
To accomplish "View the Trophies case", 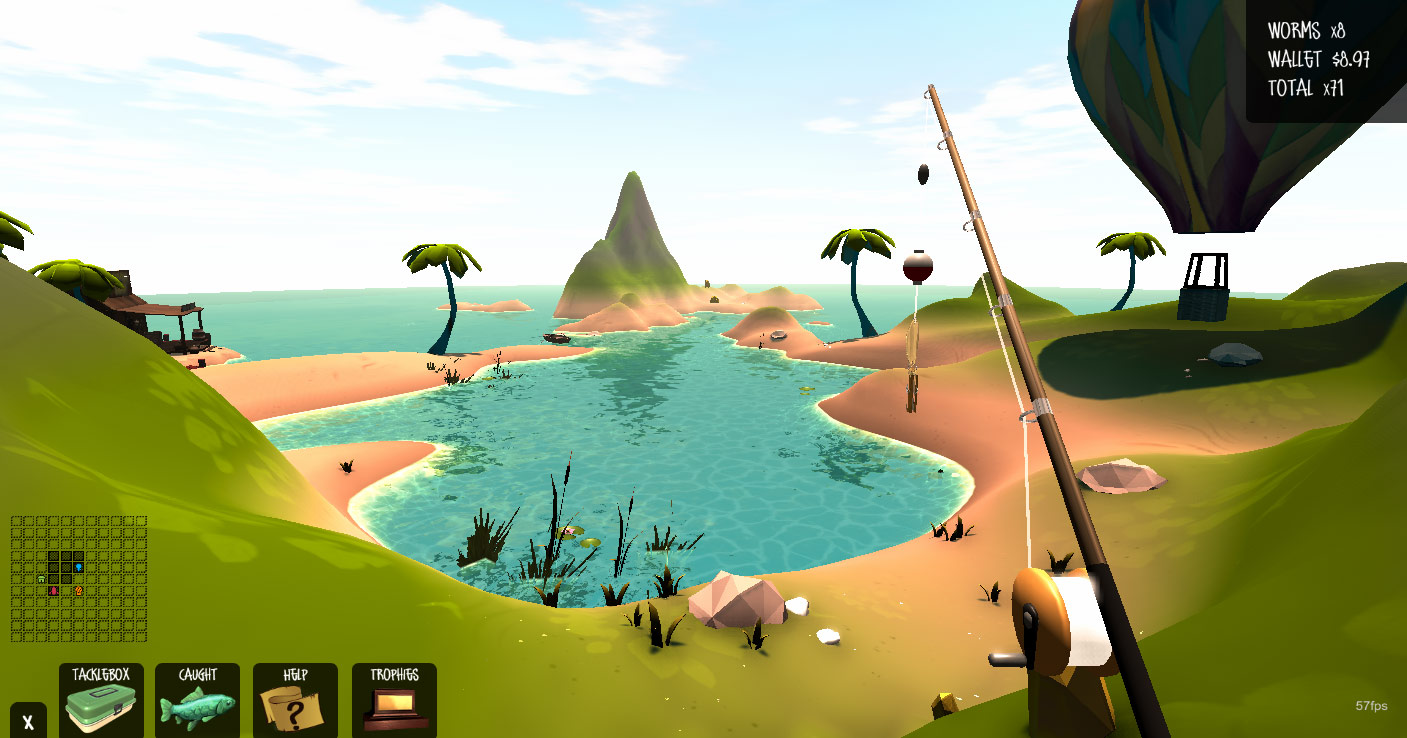I will (x=394, y=700).
